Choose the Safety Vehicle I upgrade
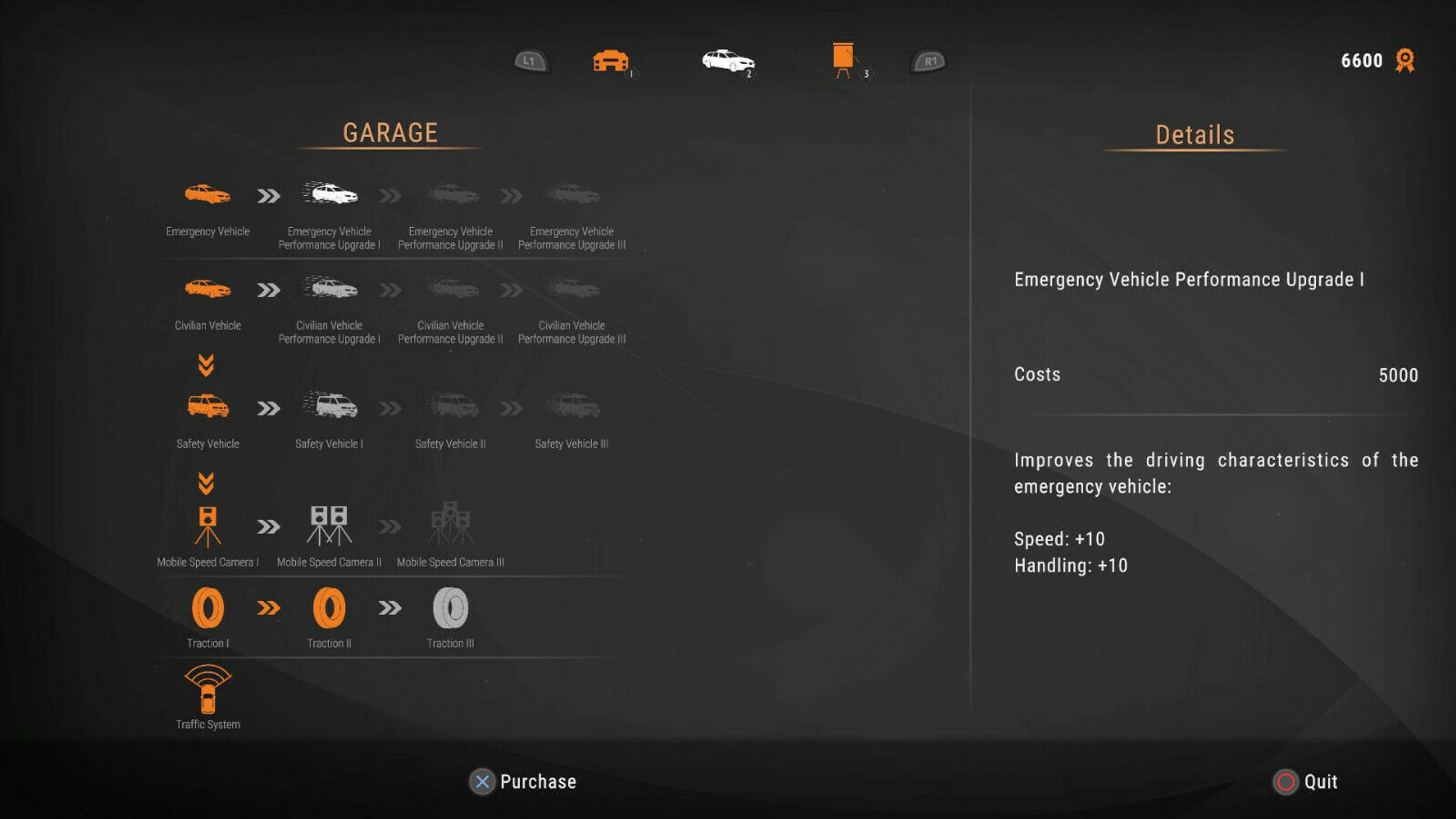The image size is (1456, 819). [330, 406]
